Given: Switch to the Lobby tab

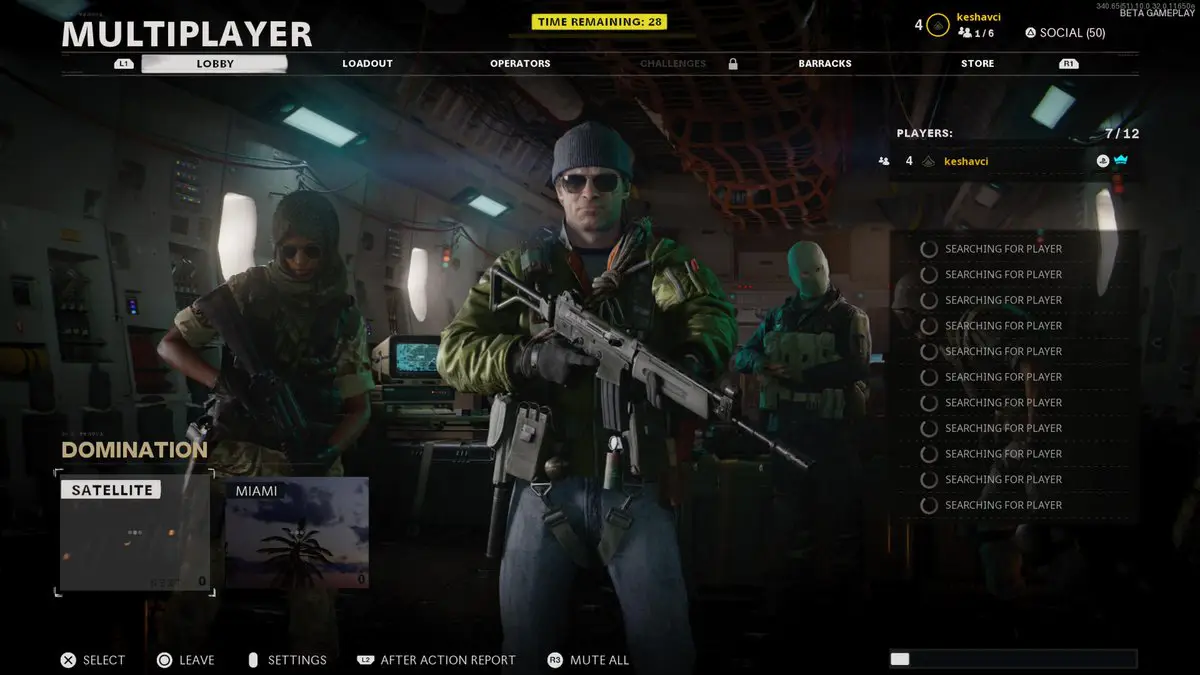Looking at the screenshot, I should [214, 64].
